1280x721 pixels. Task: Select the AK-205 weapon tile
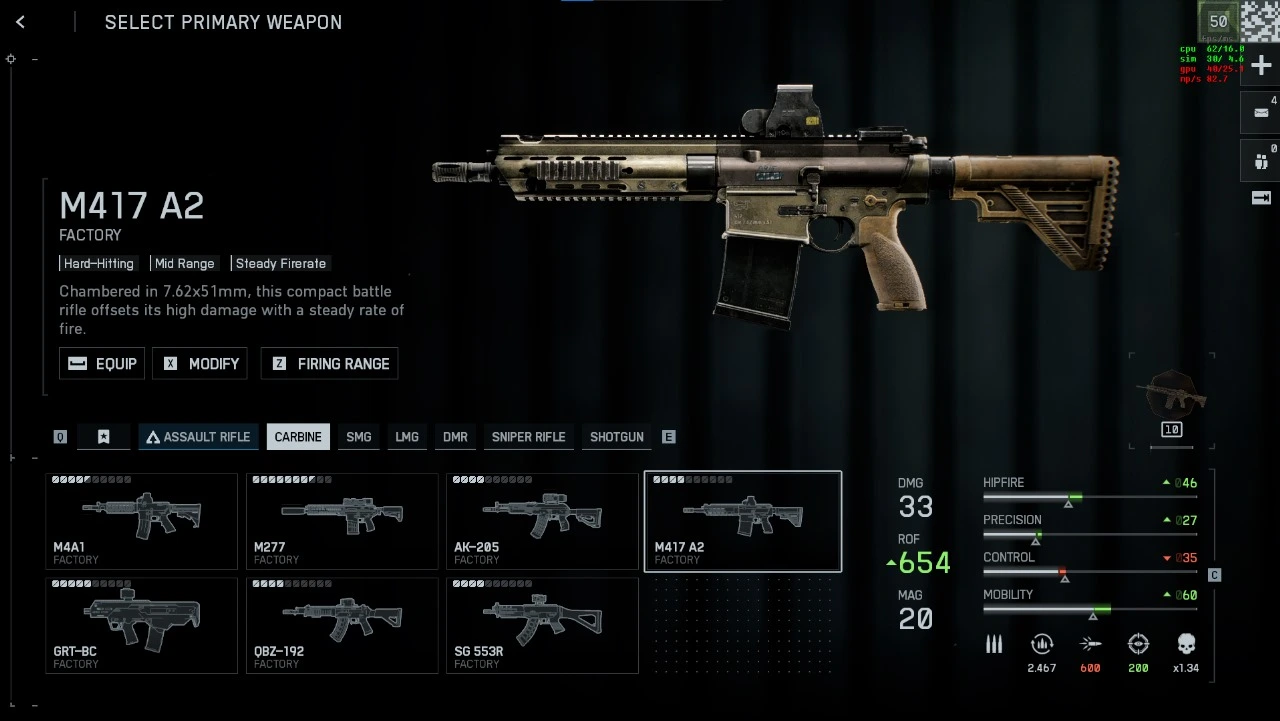click(x=542, y=521)
